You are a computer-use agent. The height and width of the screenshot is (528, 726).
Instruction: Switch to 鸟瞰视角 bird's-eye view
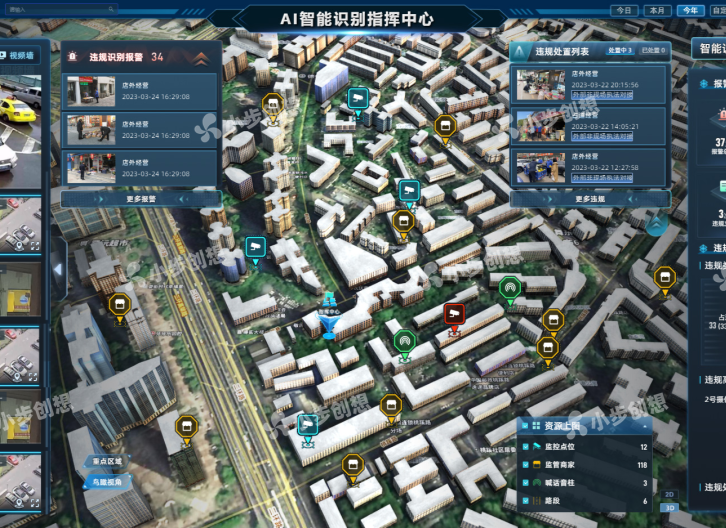coord(106,482)
